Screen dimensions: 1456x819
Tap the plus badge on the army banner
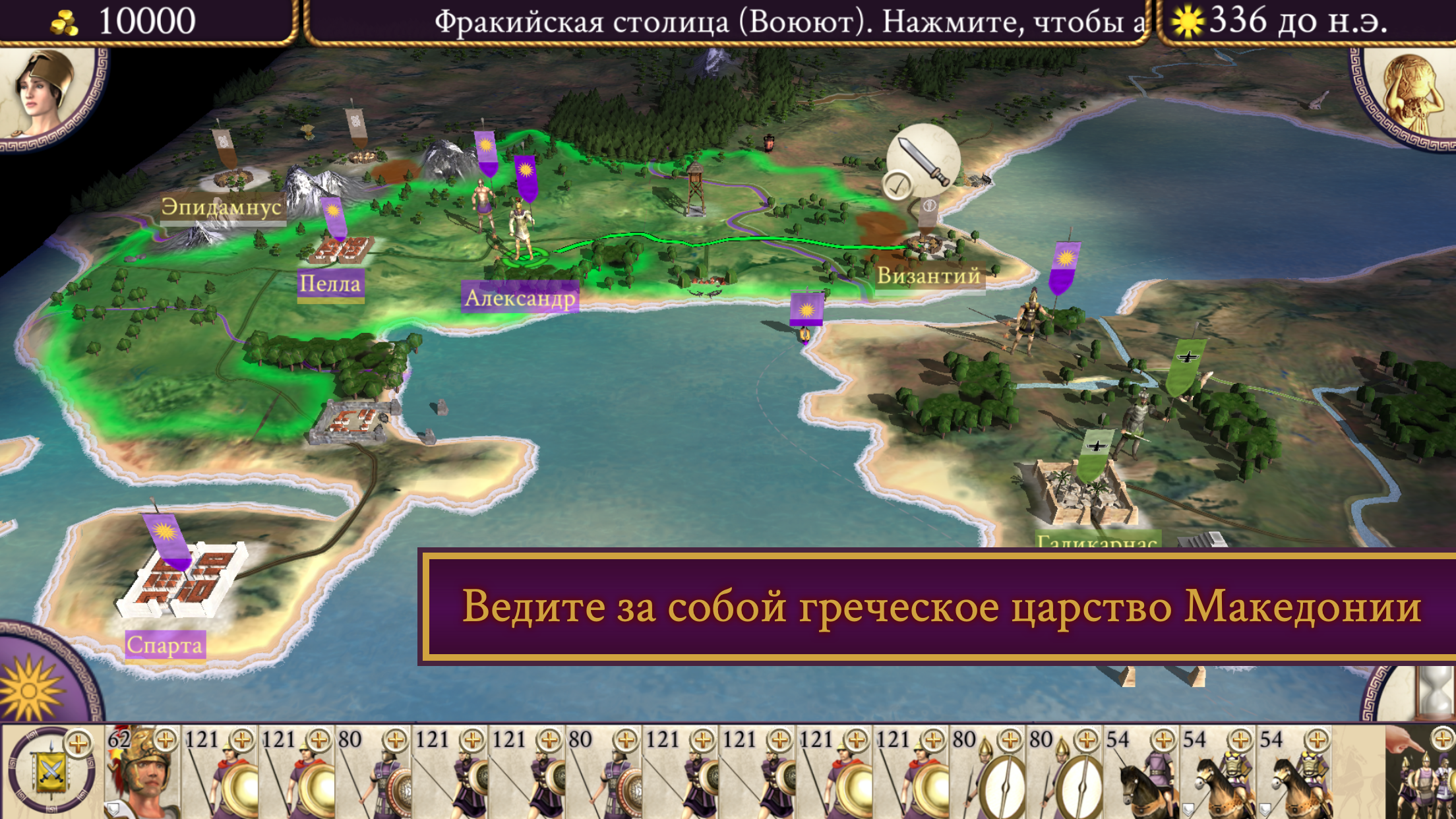(78, 744)
